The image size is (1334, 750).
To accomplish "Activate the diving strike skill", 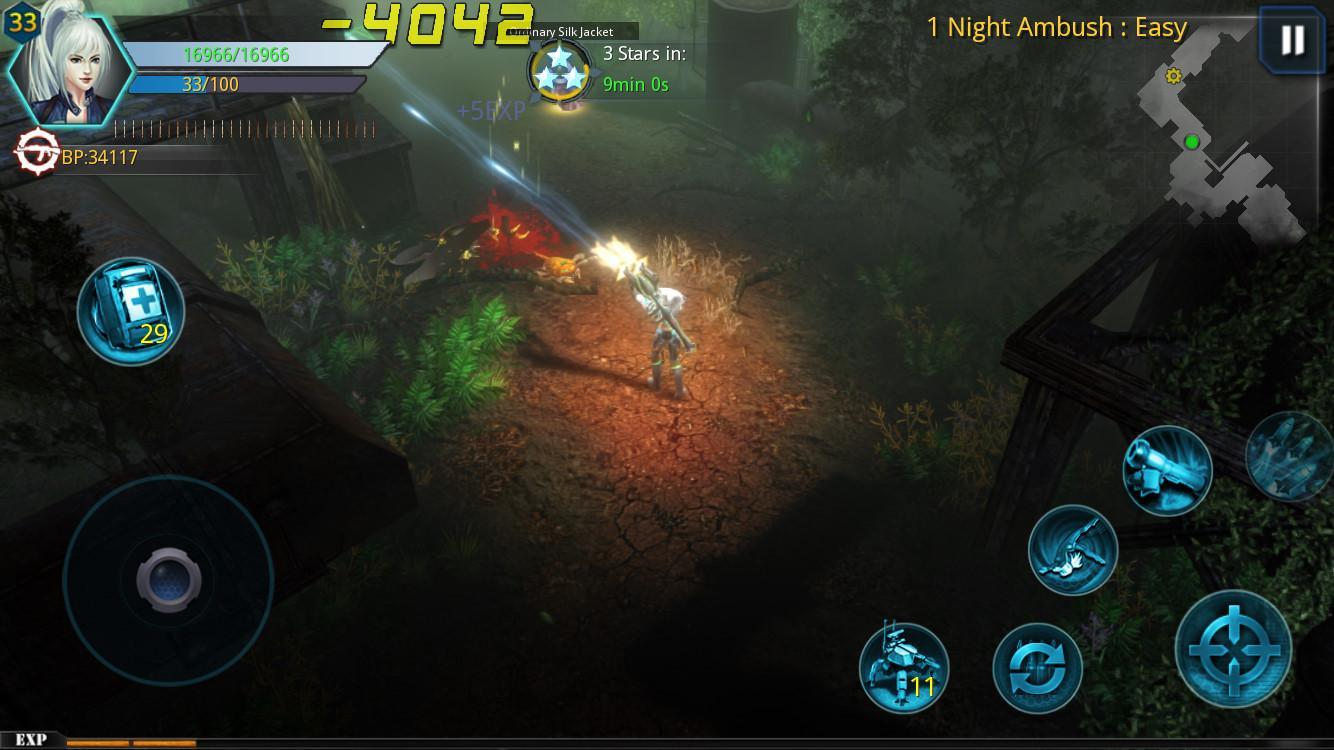I will (1073, 551).
